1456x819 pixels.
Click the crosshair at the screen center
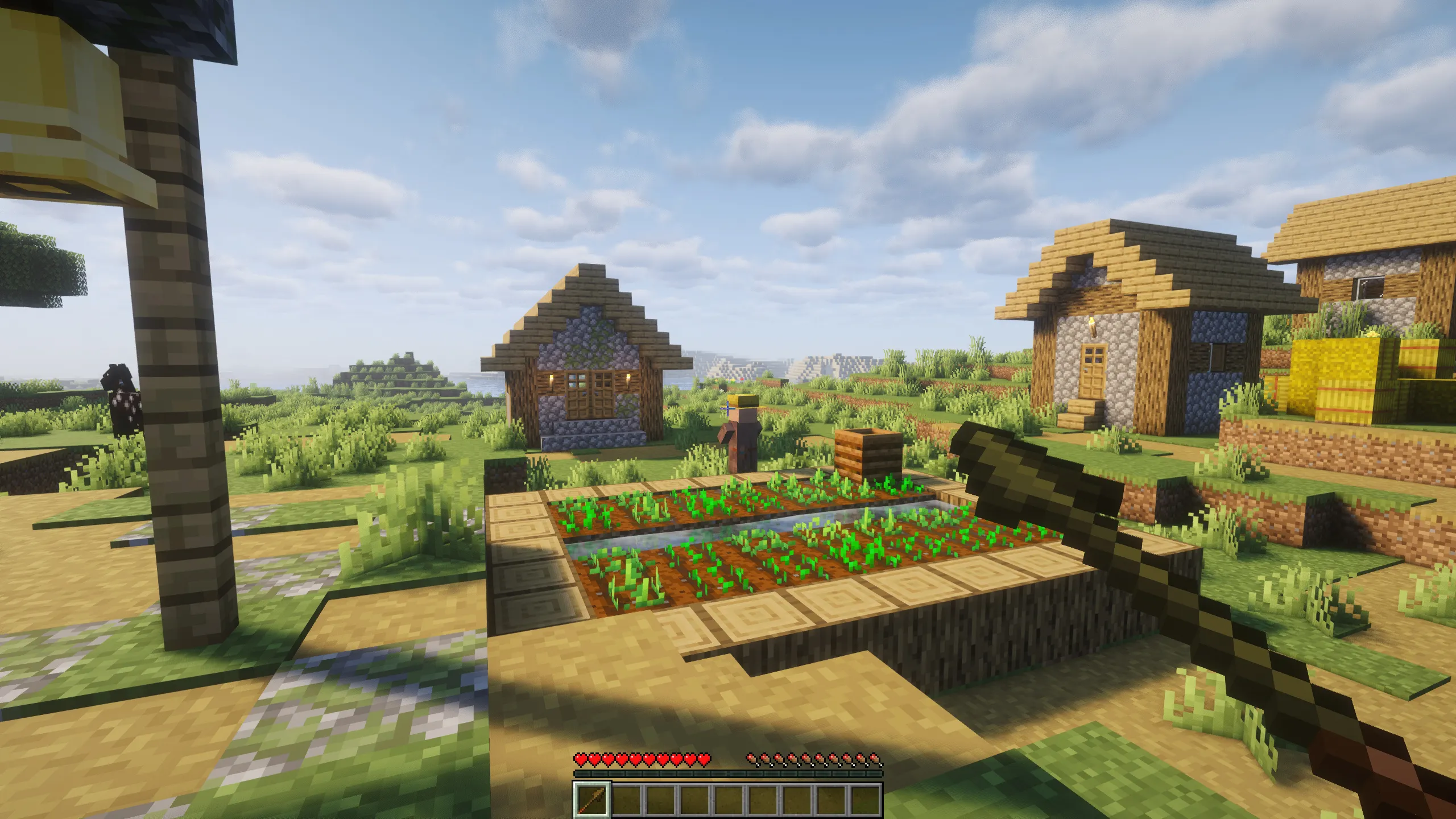point(728,409)
